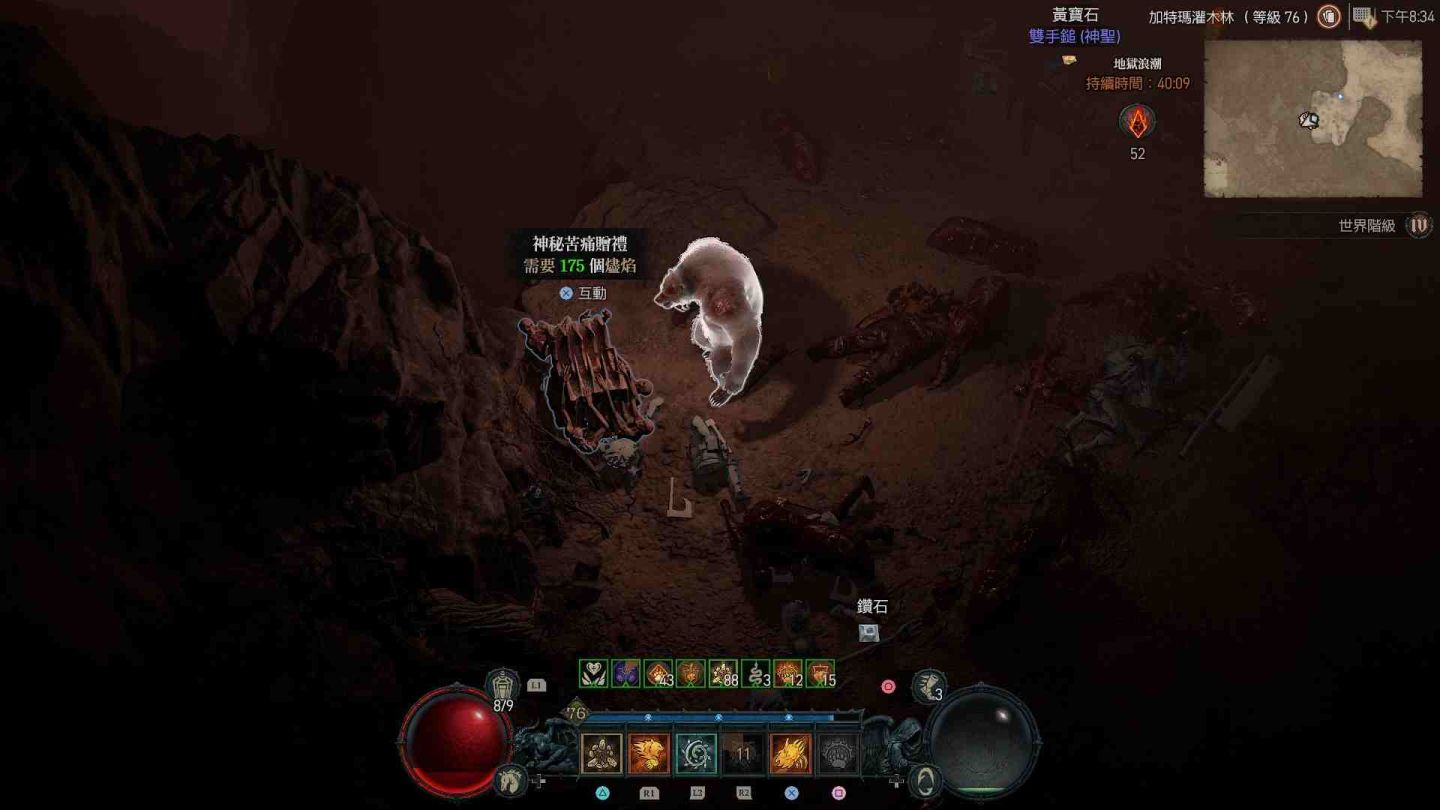Click the horn icon with count 3
Image resolution: width=1440 pixels, height=810 pixels.
[929, 686]
